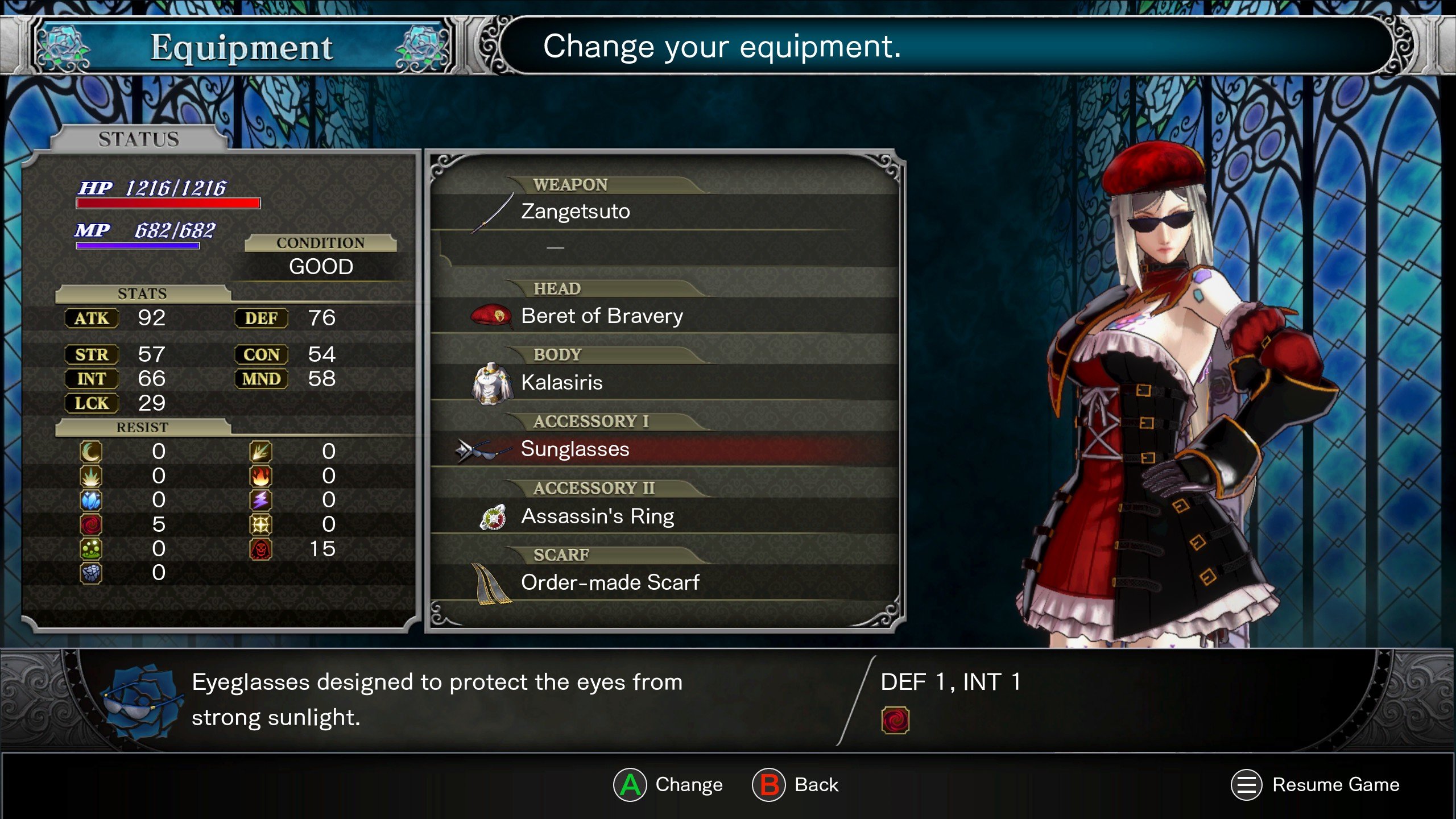Select the Beret of Bravery head slot
1456x819 pixels.
click(602, 316)
